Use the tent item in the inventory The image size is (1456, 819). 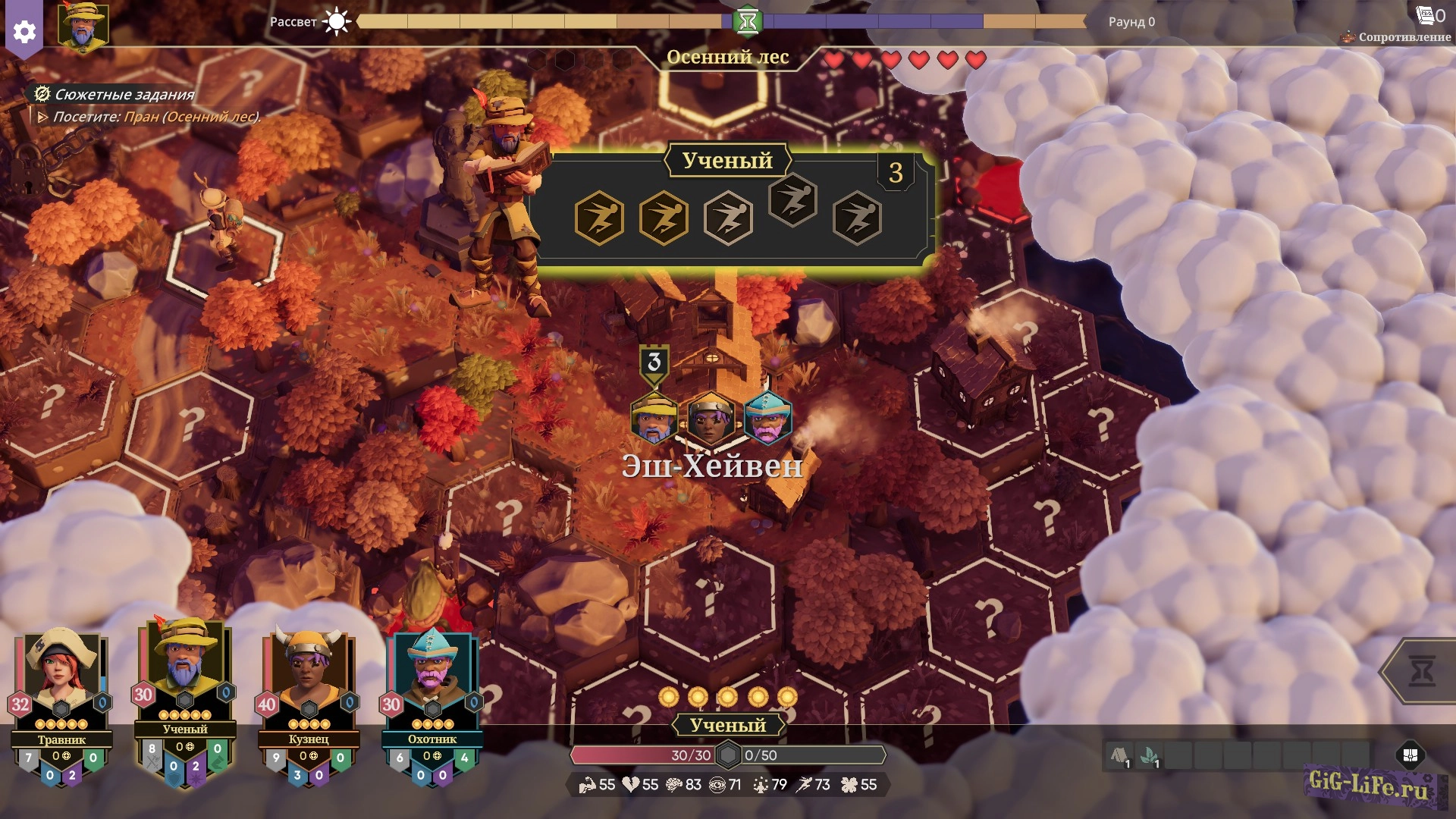click(x=1119, y=756)
